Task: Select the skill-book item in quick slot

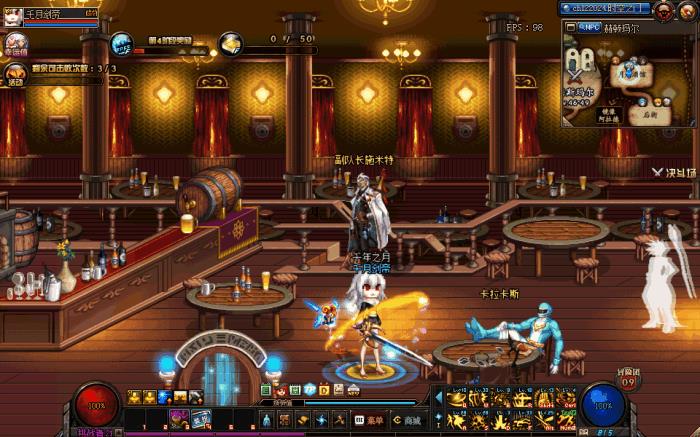Action: tap(198, 416)
